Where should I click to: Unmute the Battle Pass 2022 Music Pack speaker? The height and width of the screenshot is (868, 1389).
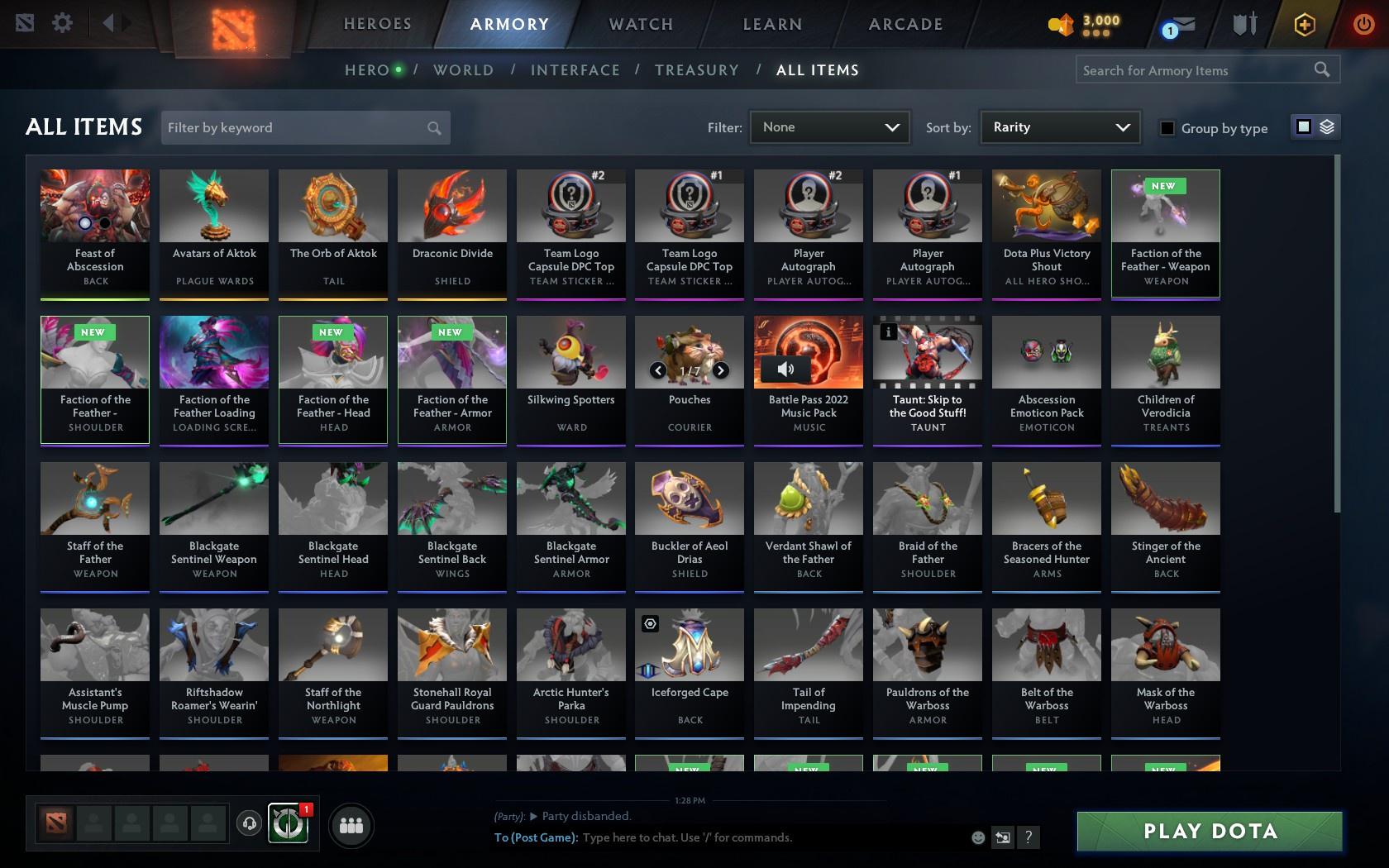(785, 370)
